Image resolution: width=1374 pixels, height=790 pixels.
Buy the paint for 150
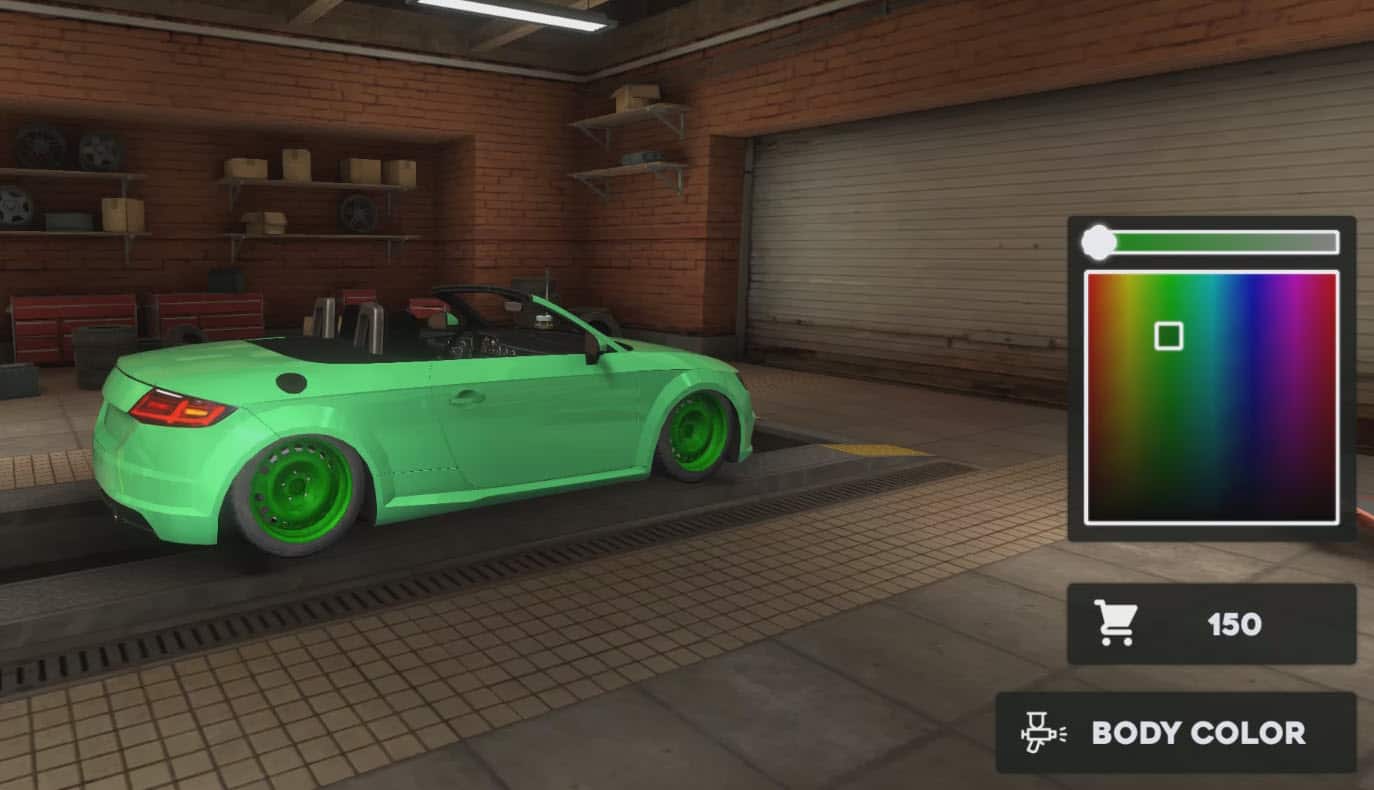pos(1211,624)
